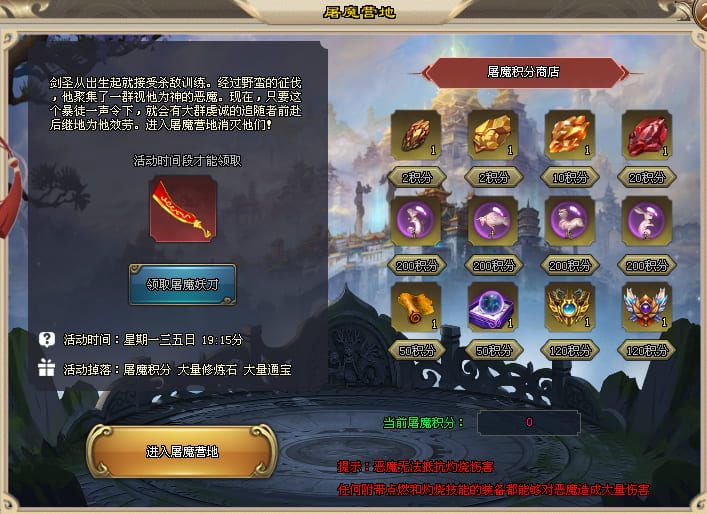Image resolution: width=707 pixels, height=514 pixels.
Task: Click the 10积分 price button
Action: tap(570, 178)
